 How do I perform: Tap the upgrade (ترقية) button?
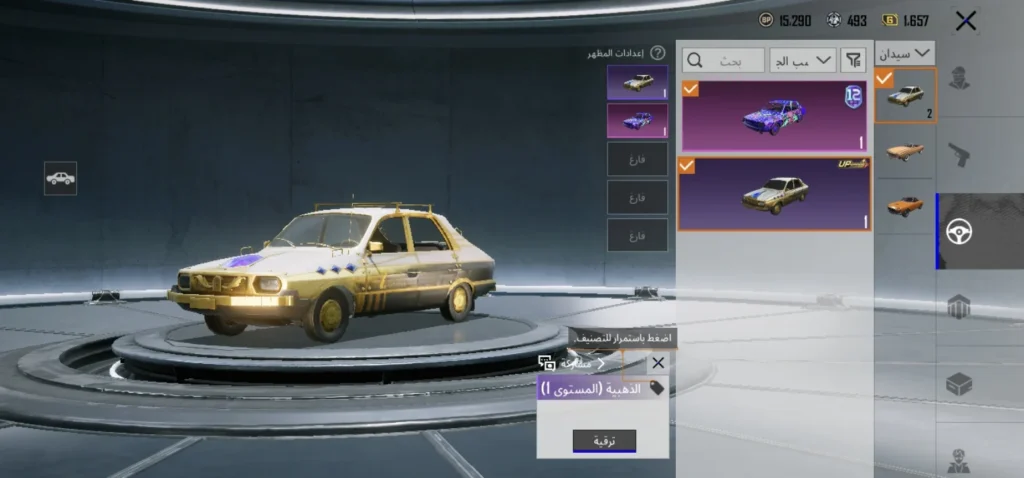tap(604, 441)
